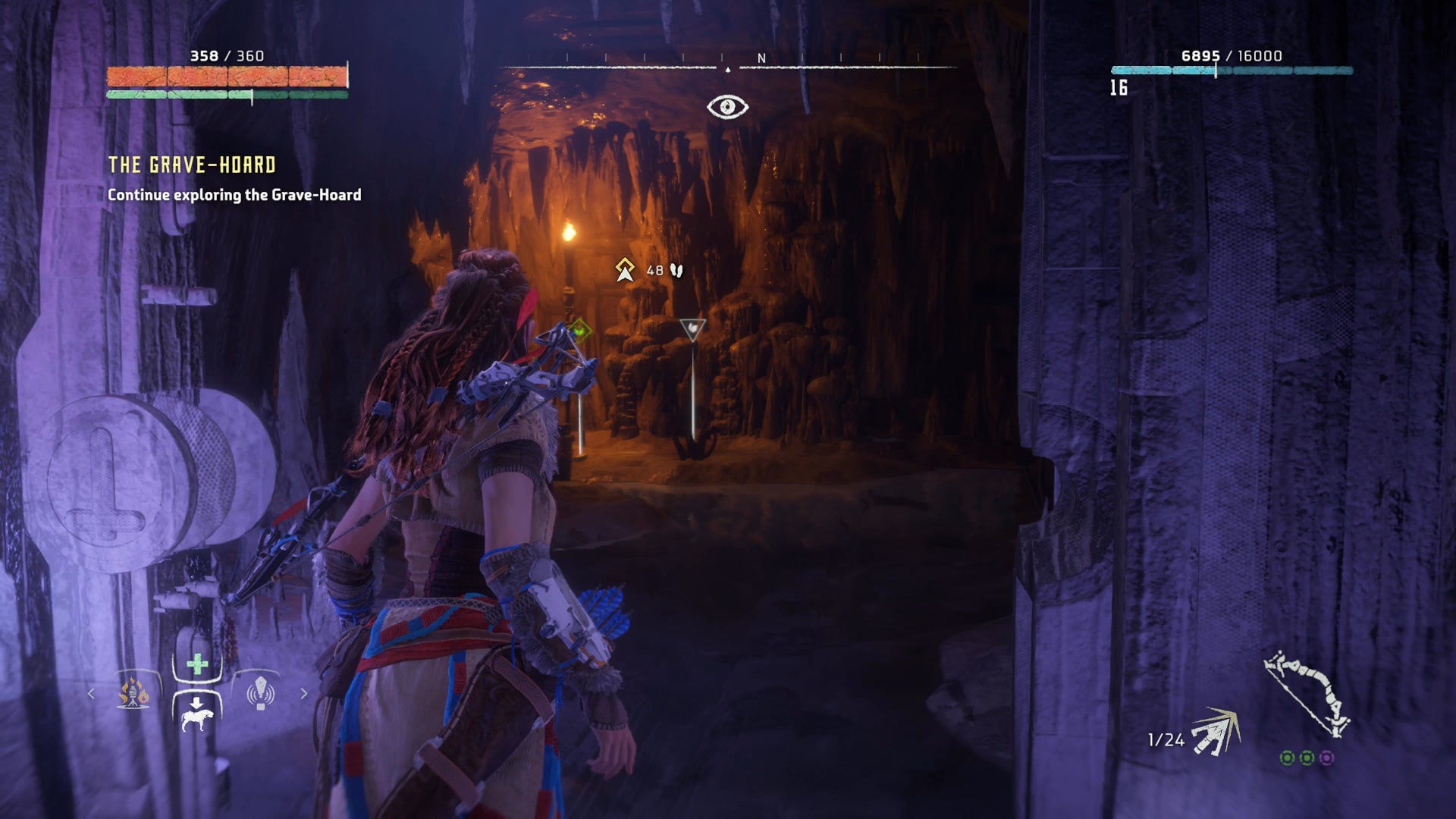
Task: Click the white triangle loot marker
Action: (692, 329)
